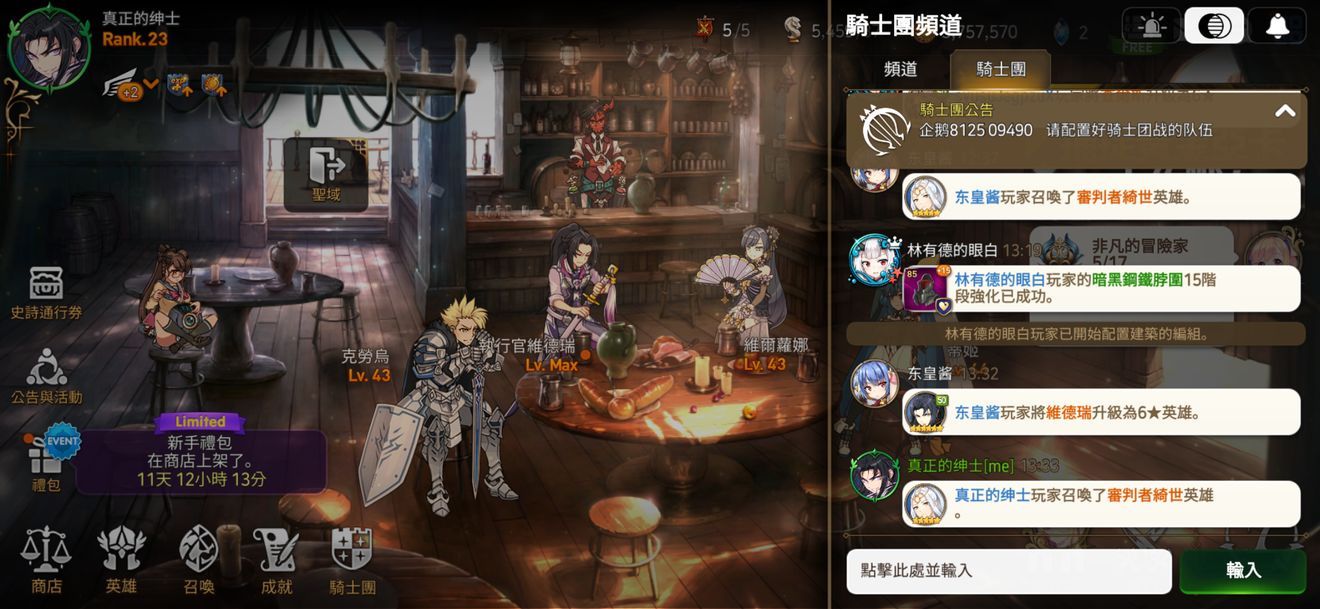Open the 史詩通行券 epic pass

click(46, 293)
